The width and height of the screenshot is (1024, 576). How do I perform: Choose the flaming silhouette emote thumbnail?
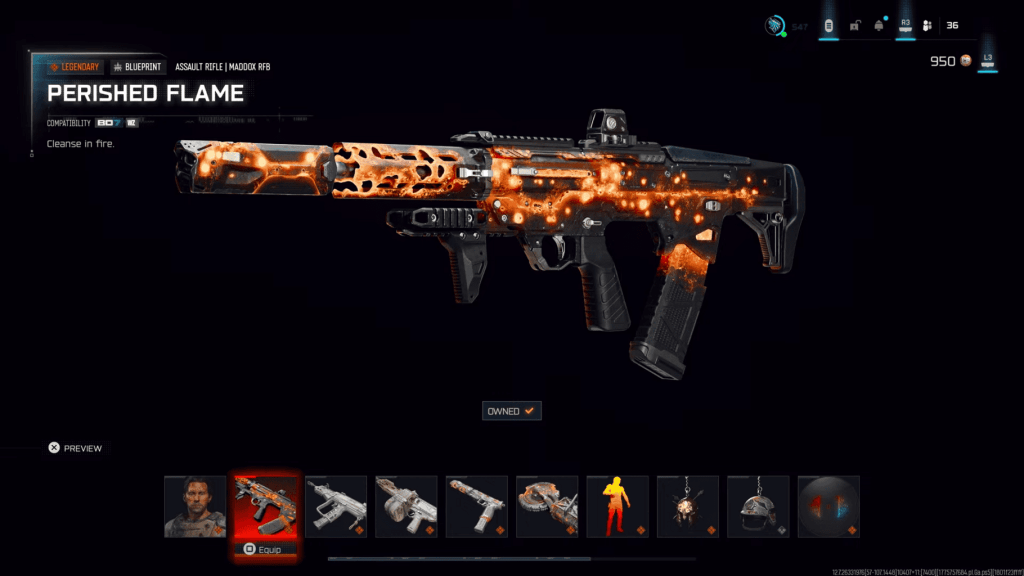[617, 506]
